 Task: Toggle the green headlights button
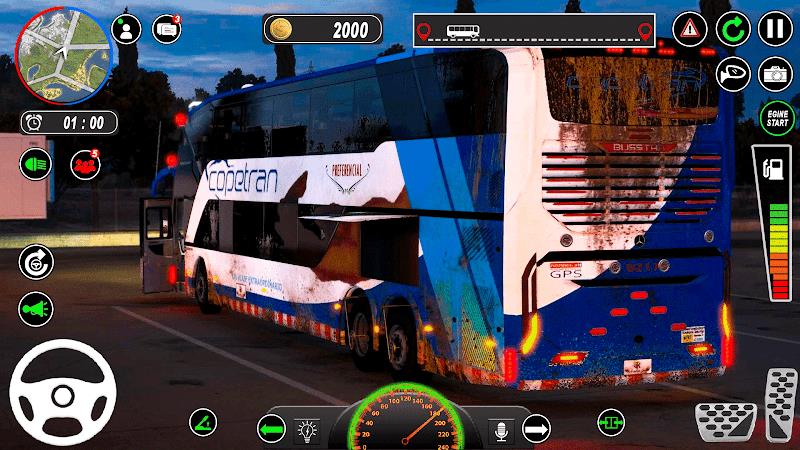35,163
